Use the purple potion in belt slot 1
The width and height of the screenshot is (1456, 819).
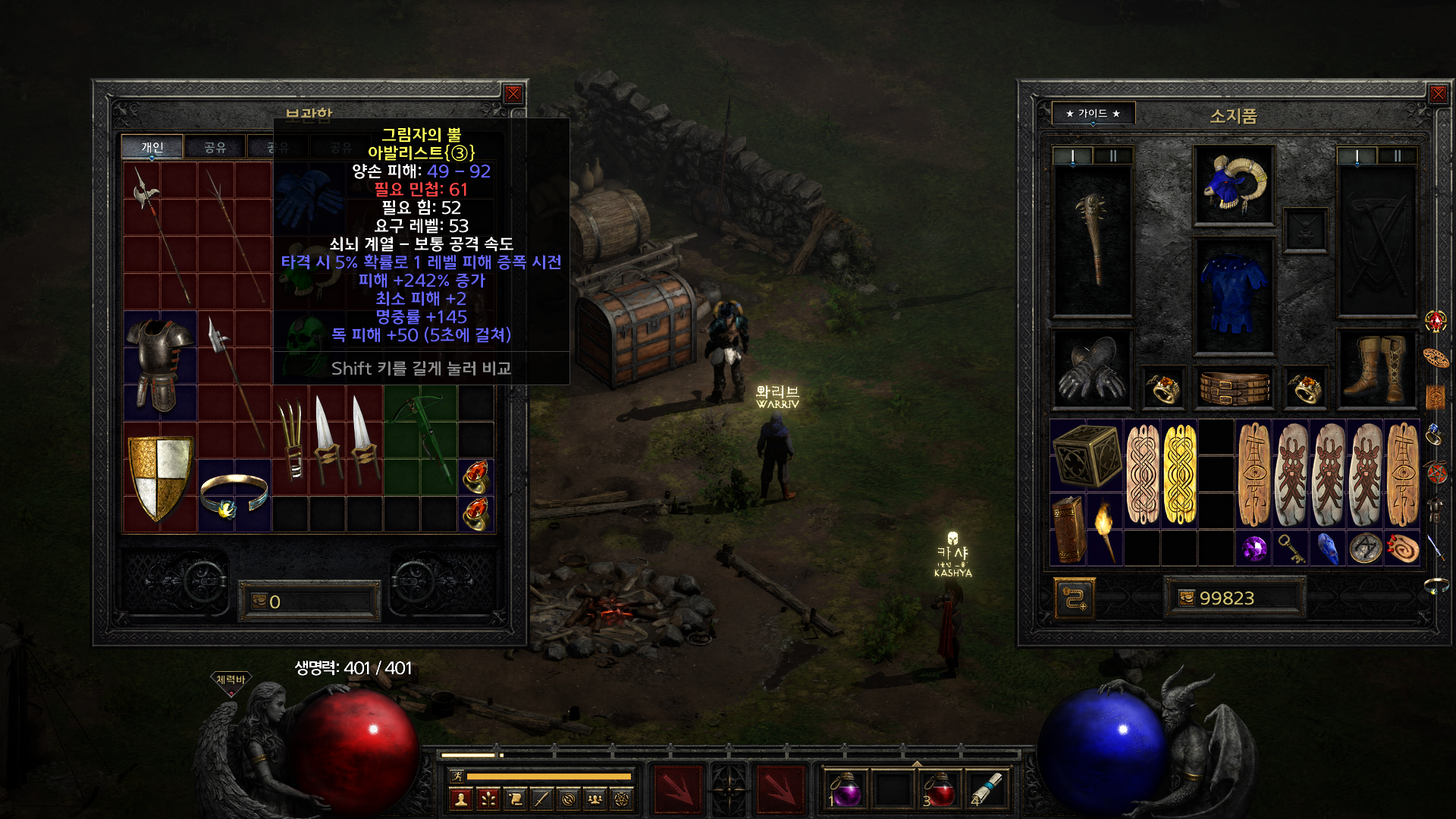click(x=846, y=789)
